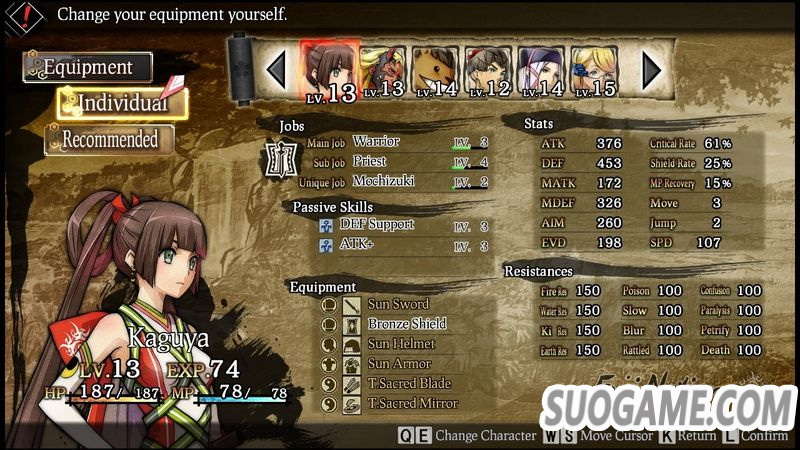Choose the Bronze Shield equipment slot
This screenshot has width=800, height=450.
point(406,324)
